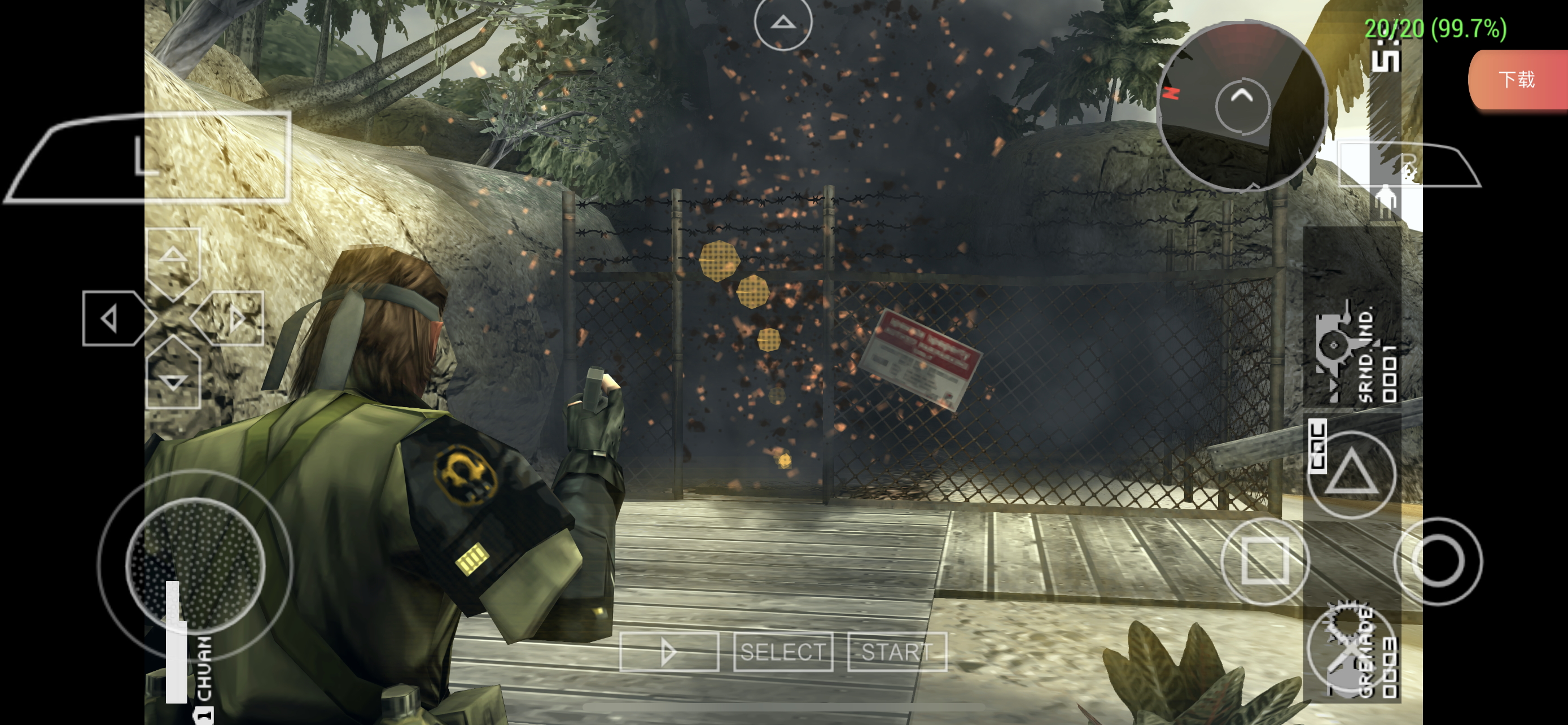
Task: Open the emulator menu with top arrow
Action: 783,23
